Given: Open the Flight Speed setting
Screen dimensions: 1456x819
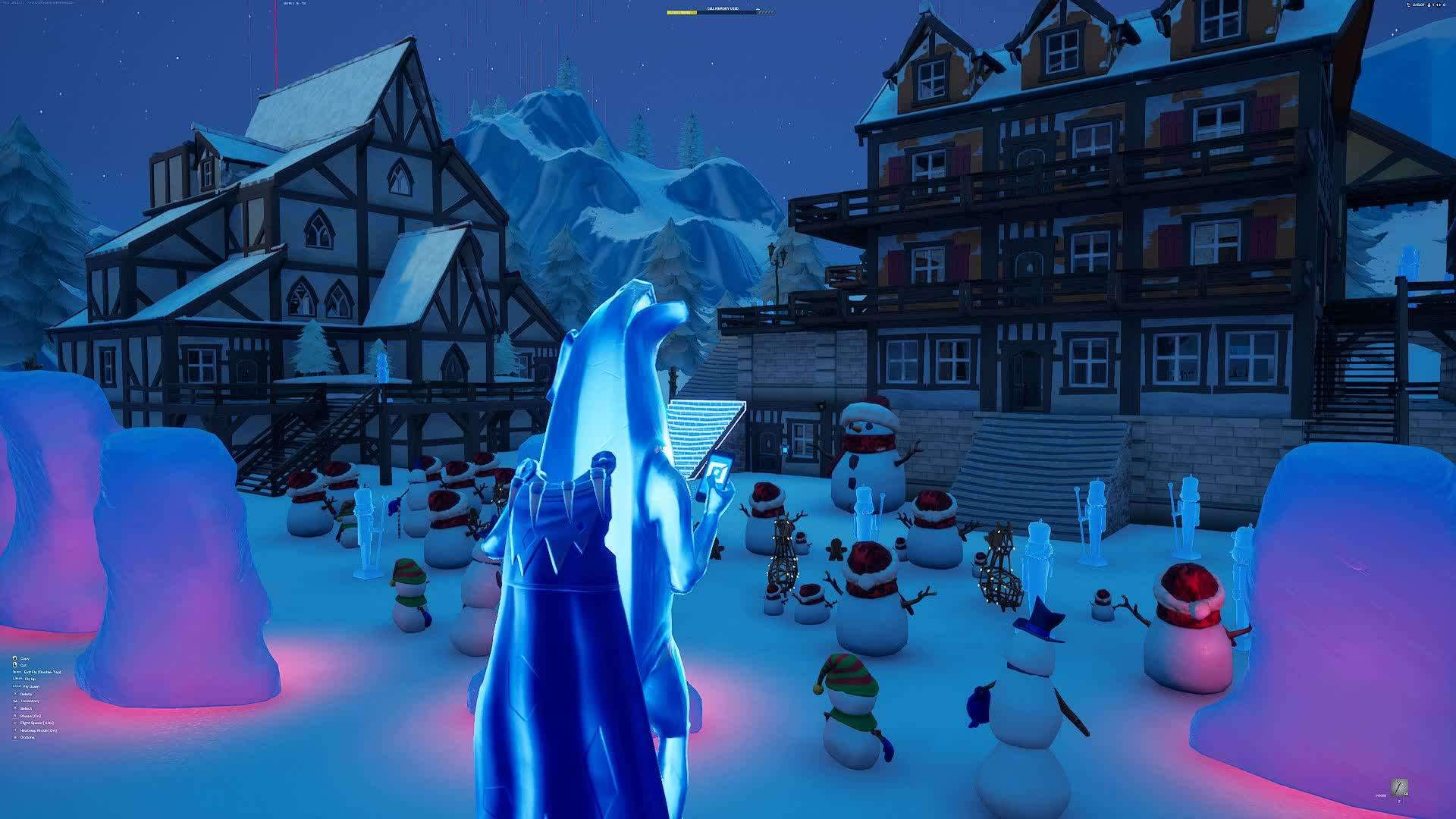Looking at the screenshot, I should (36, 723).
